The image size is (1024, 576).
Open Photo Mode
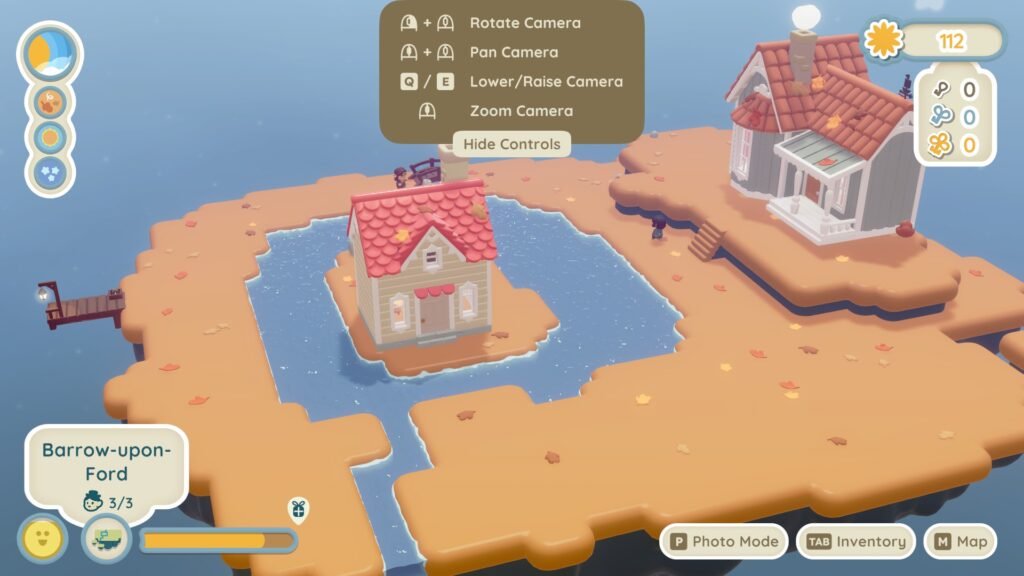click(x=725, y=541)
